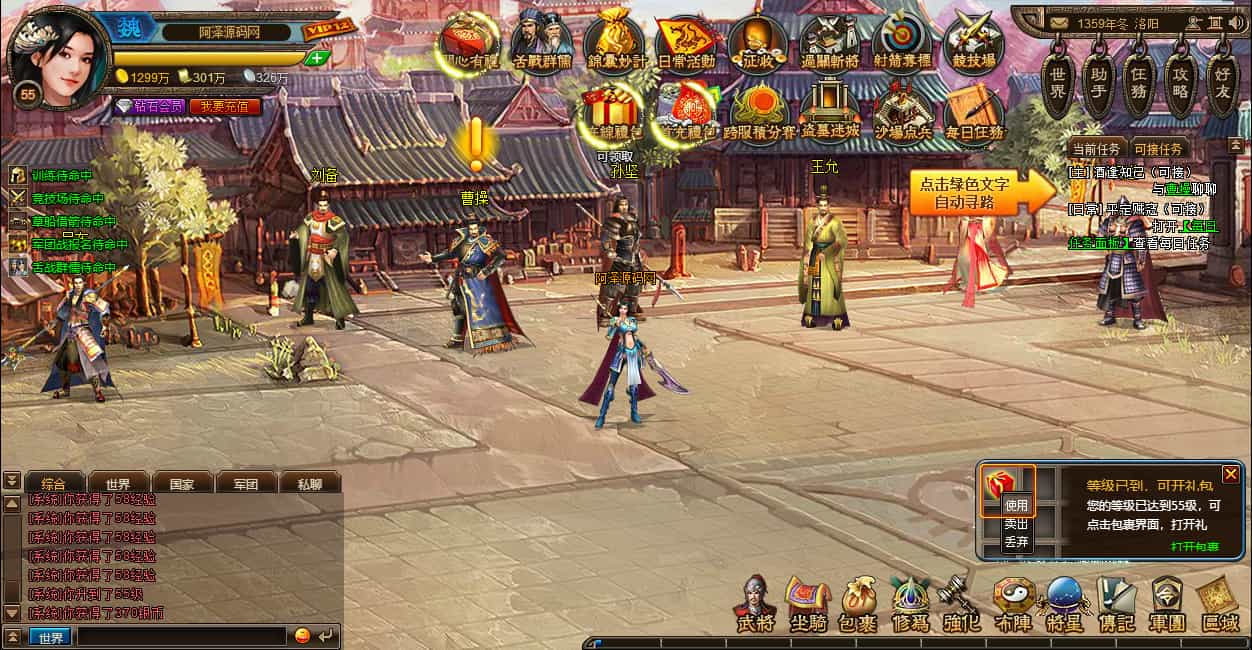Select 丢弃 to discard the gift
Image resolution: width=1252 pixels, height=650 pixels.
(1016, 541)
